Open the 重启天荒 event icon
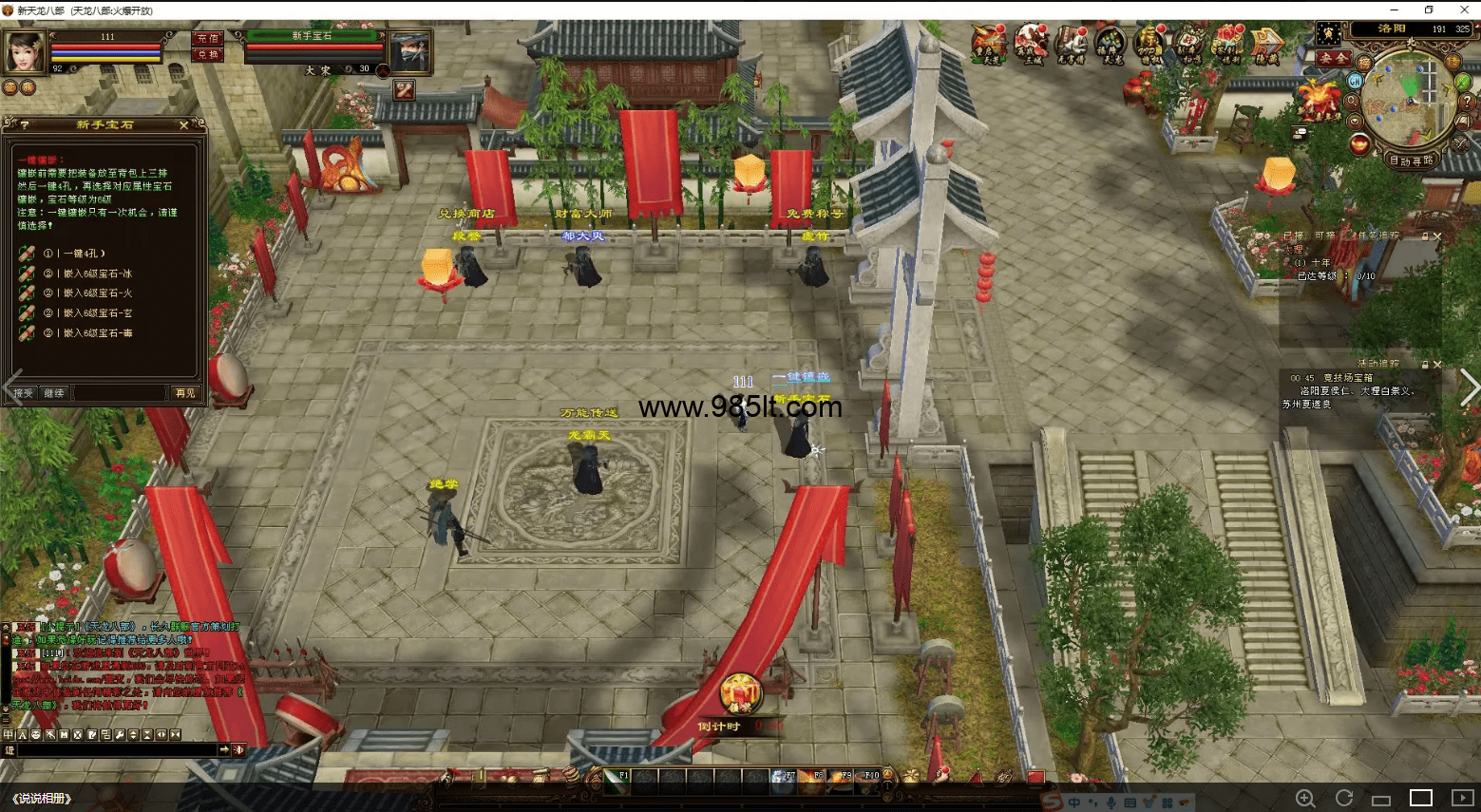The height and width of the screenshot is (812, 1481). 989,45
